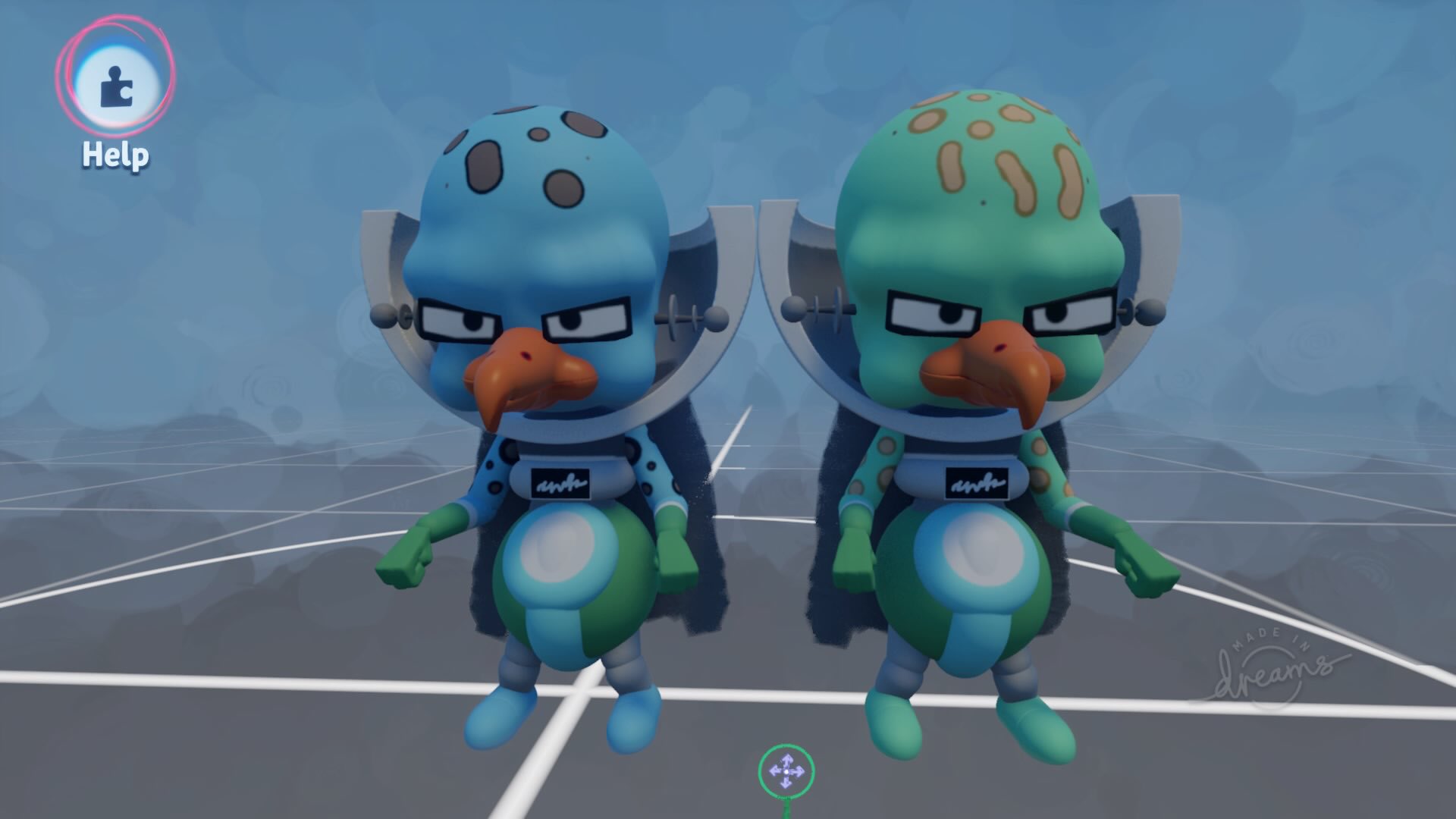Click the center dot of the move gizmo
This screenshot has height=819, width=1456.
(x=786, y=771)
